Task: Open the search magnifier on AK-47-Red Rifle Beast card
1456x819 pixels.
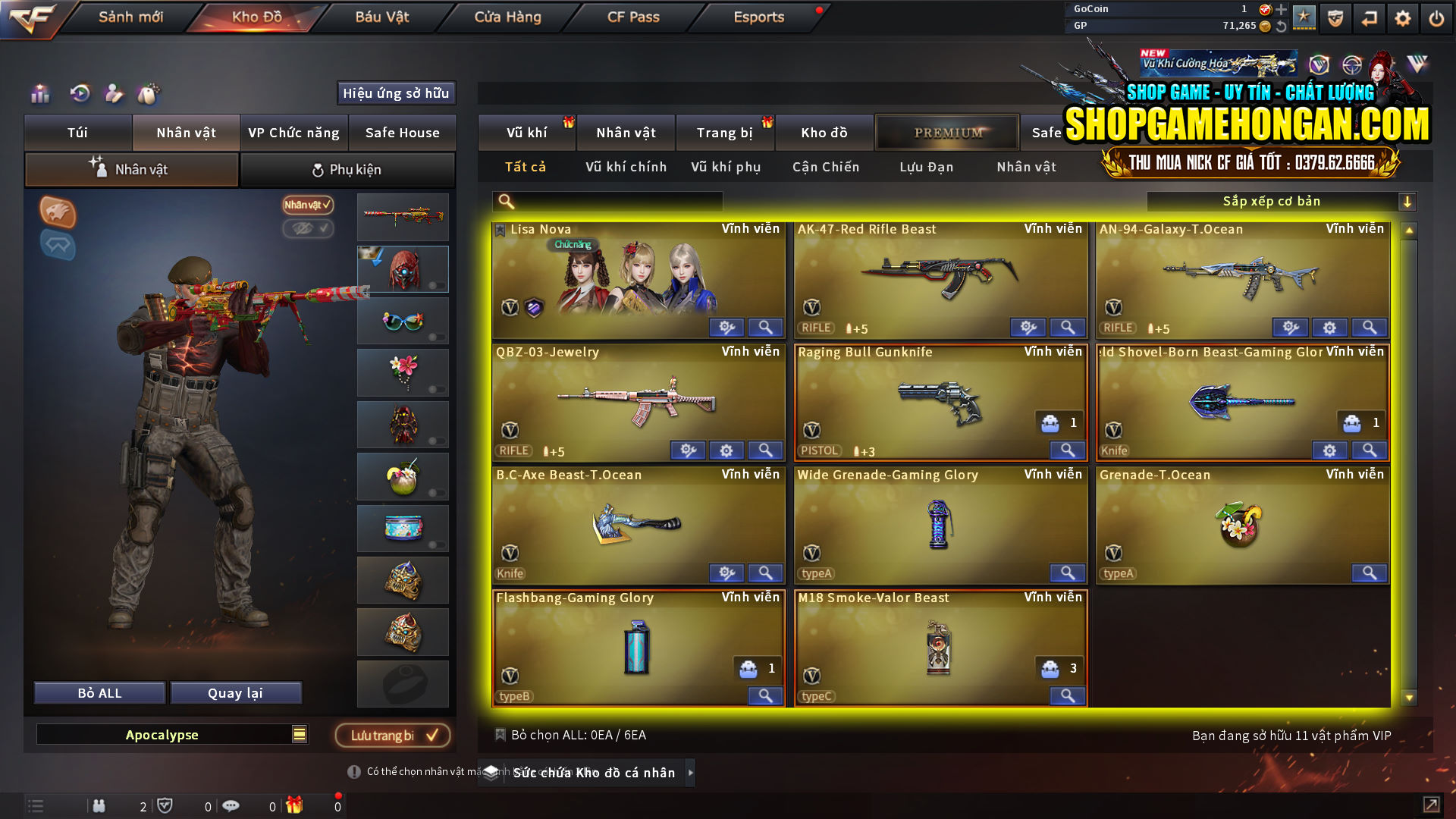Action: click(x=1067, y=328)
